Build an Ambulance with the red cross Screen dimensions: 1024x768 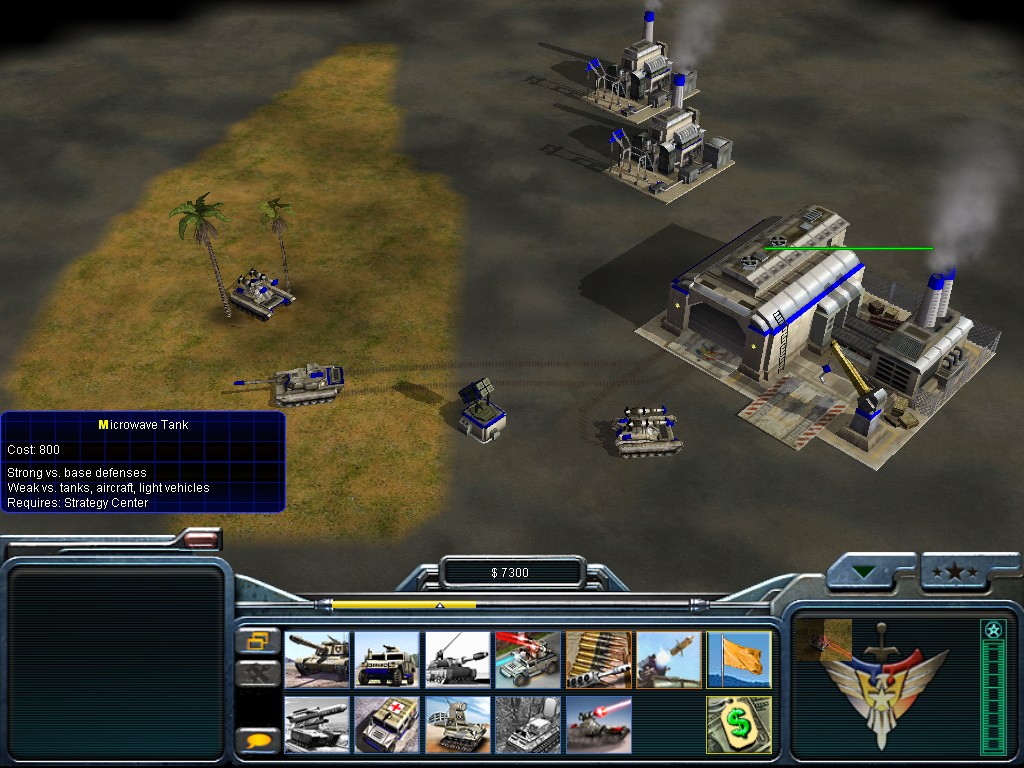point(387,724)
